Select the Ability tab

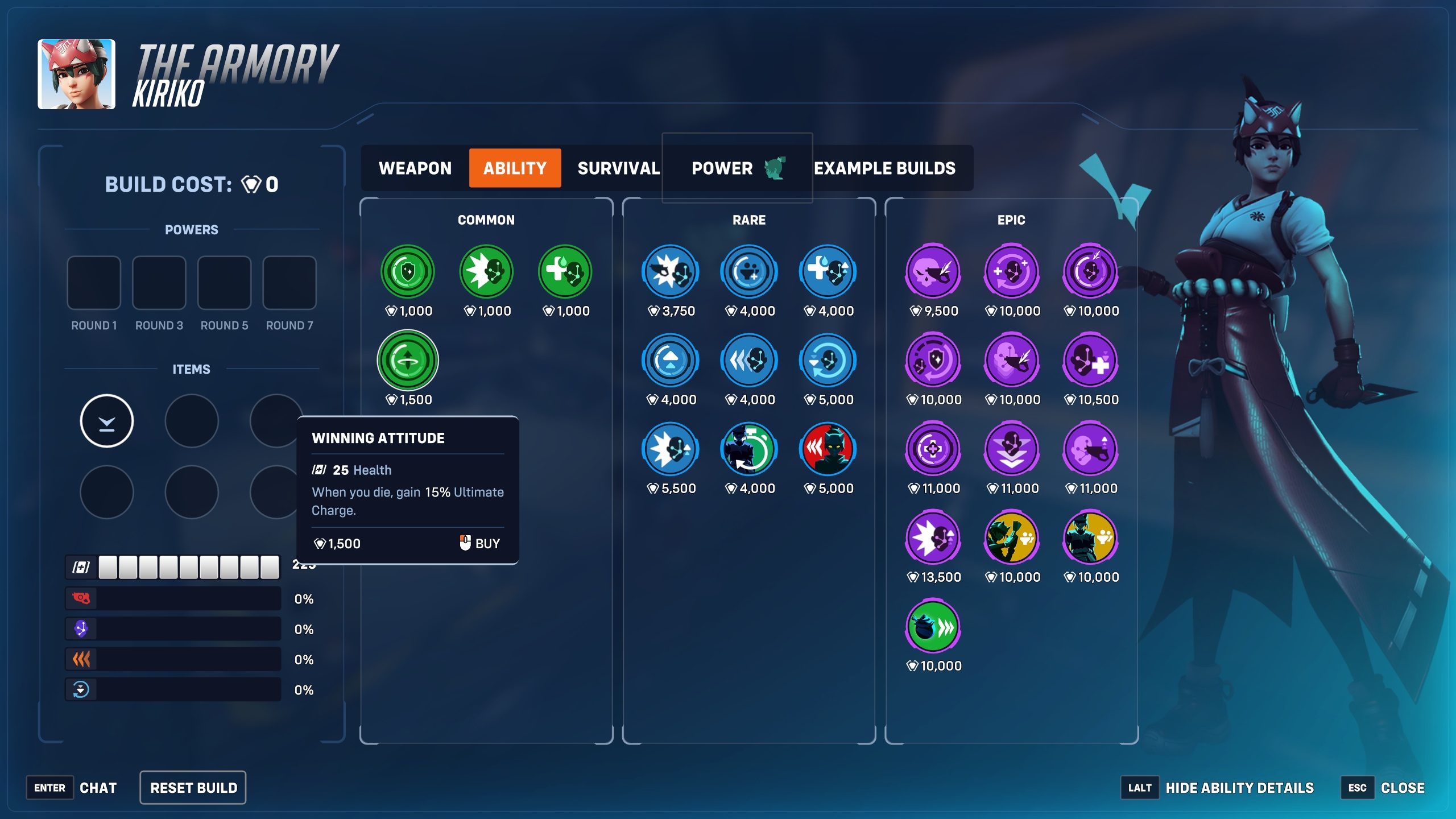tap(515, 168)
